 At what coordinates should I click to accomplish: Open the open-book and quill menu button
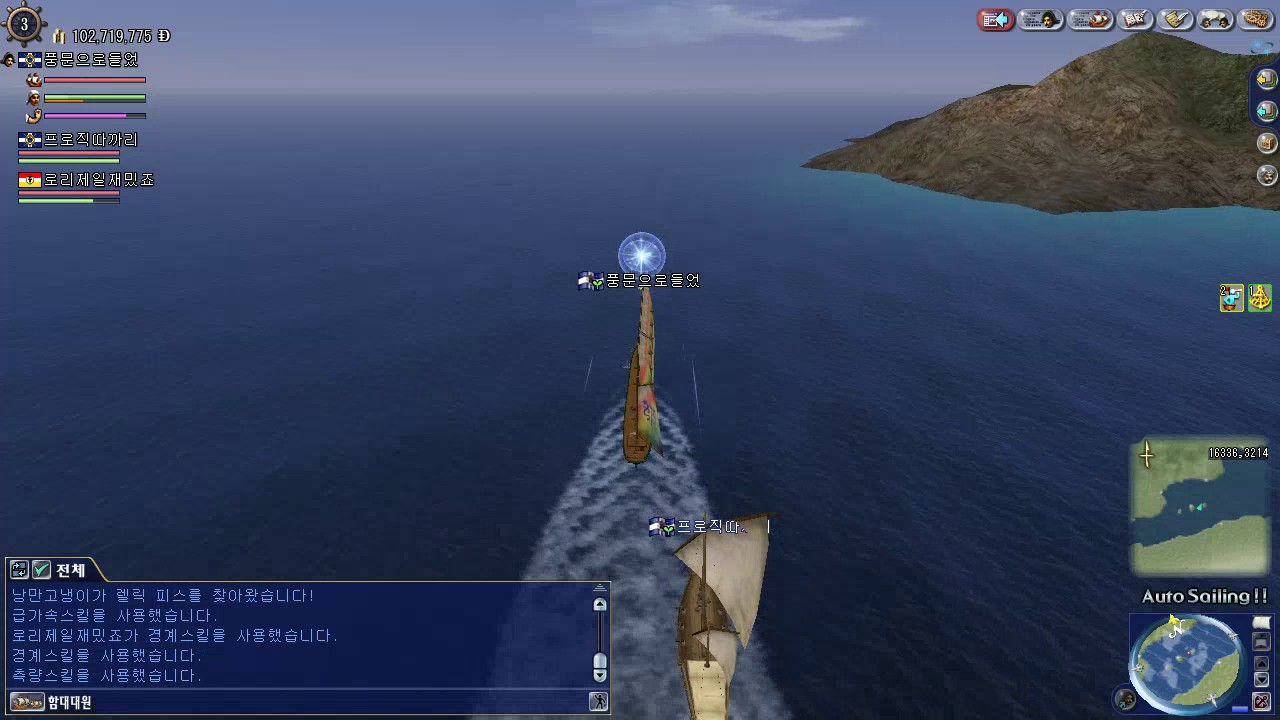pos(1135,20)
